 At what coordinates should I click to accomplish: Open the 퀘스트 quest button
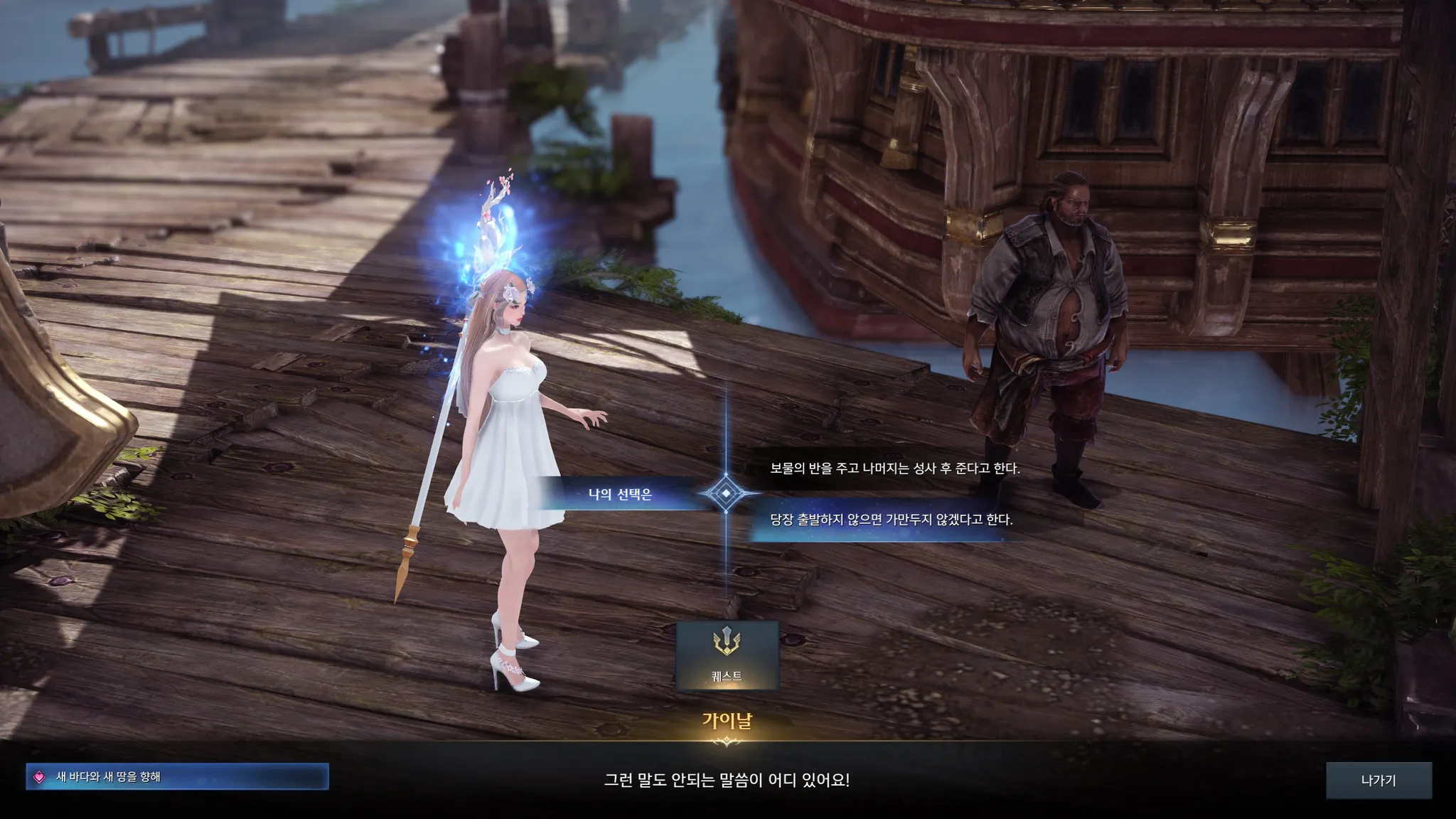click(x=727, y=655)
